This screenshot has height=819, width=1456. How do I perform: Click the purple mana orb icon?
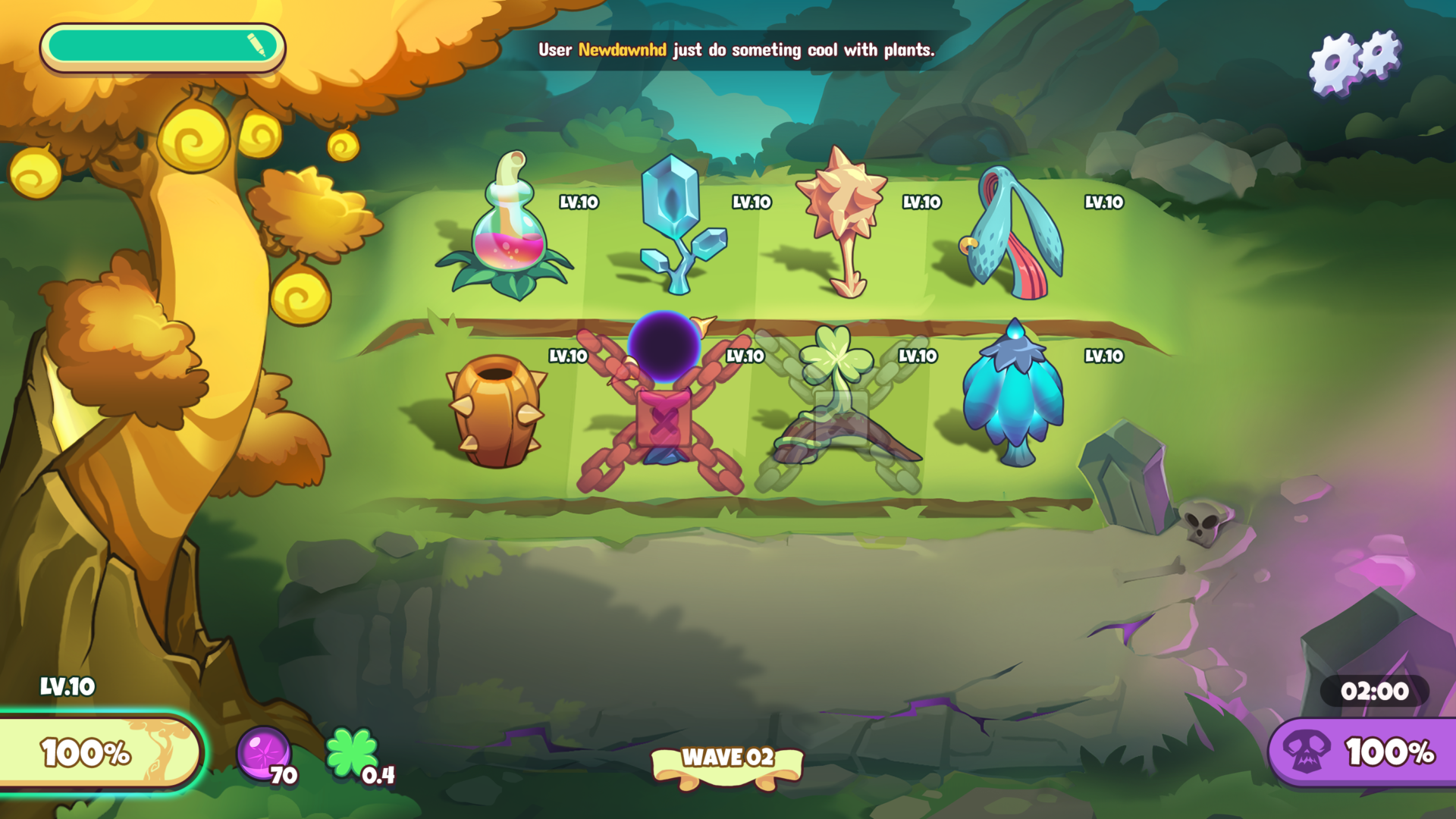point(263,753)
